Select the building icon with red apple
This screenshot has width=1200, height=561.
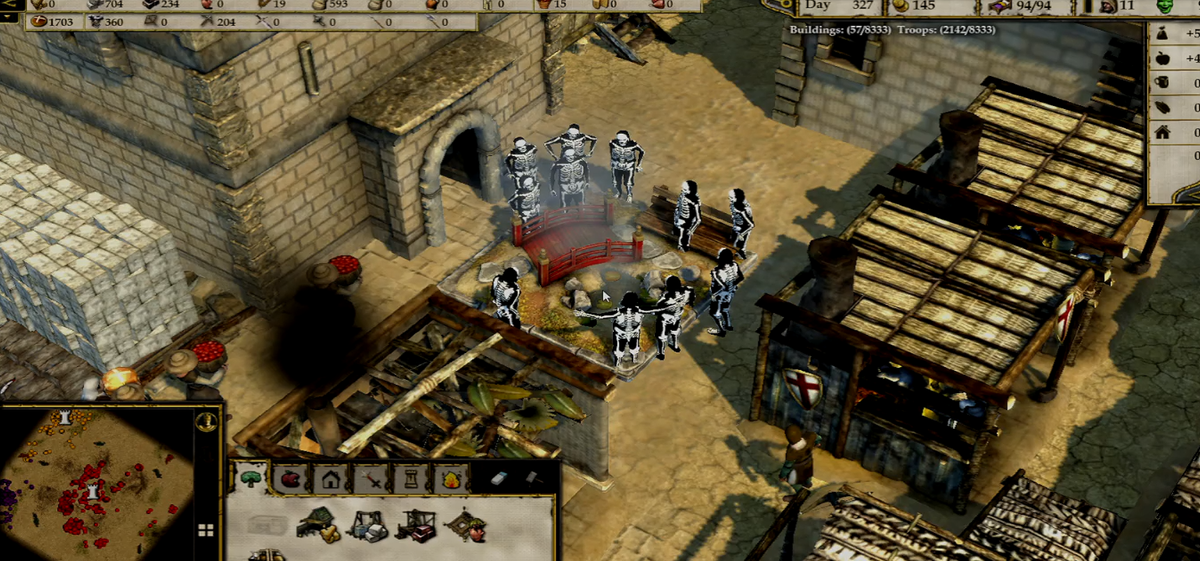(x=465, y=523)
